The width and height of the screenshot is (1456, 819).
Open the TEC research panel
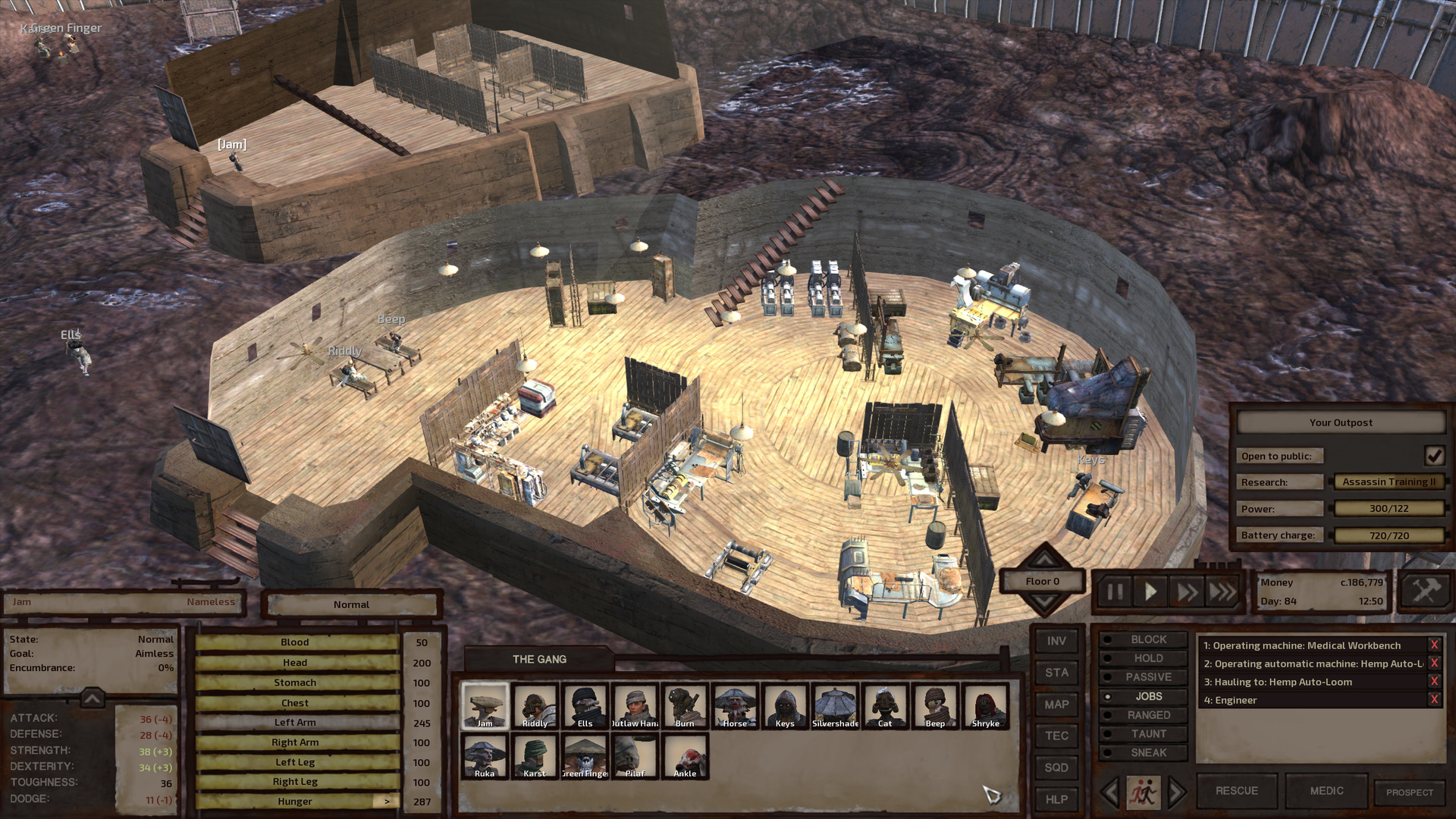tap(1056, 736)
